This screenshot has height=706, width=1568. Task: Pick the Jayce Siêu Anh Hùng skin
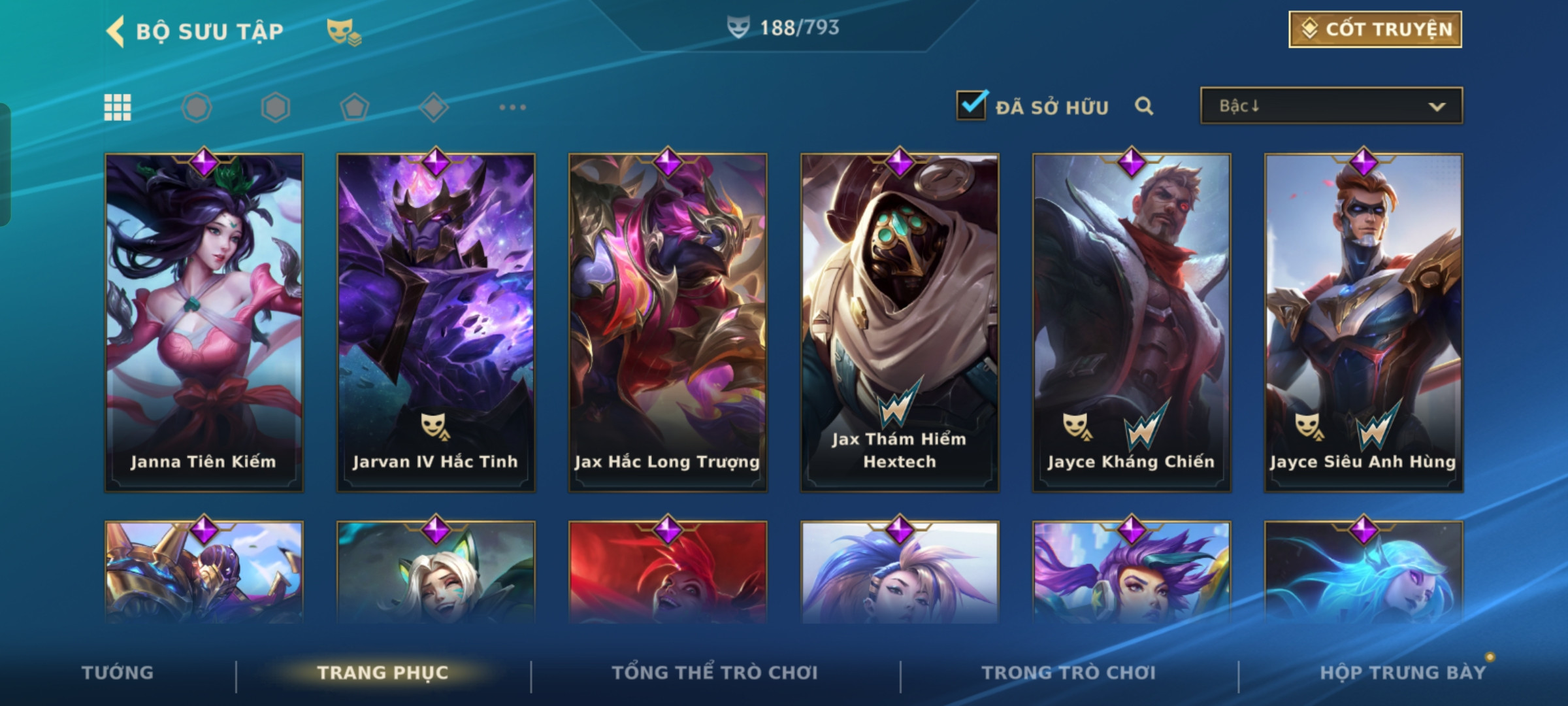(1364, 322)
